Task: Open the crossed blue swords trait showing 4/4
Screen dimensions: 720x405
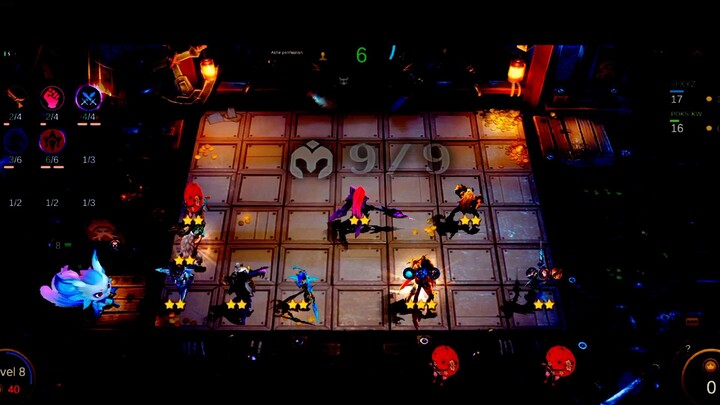Action: pyautogui.click(x=88, y=98)
